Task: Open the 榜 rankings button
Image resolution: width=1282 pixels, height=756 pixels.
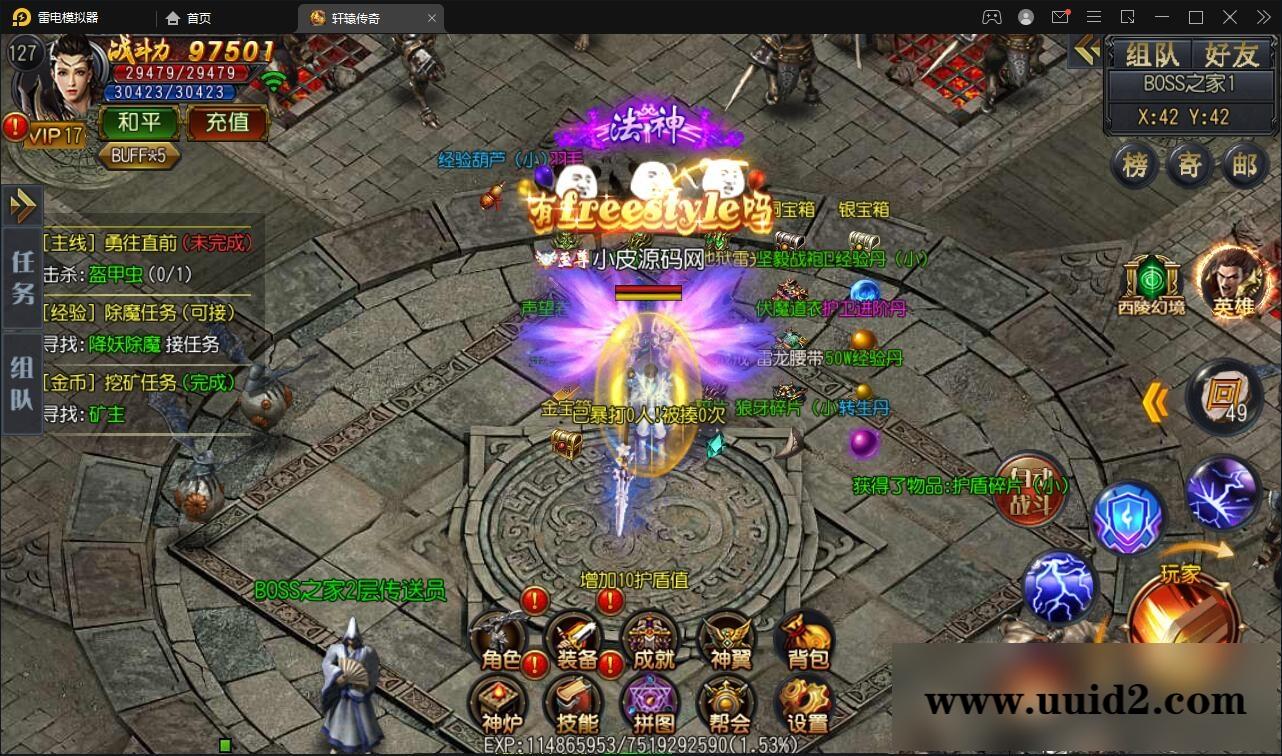Action: (x=1135, y=165)
